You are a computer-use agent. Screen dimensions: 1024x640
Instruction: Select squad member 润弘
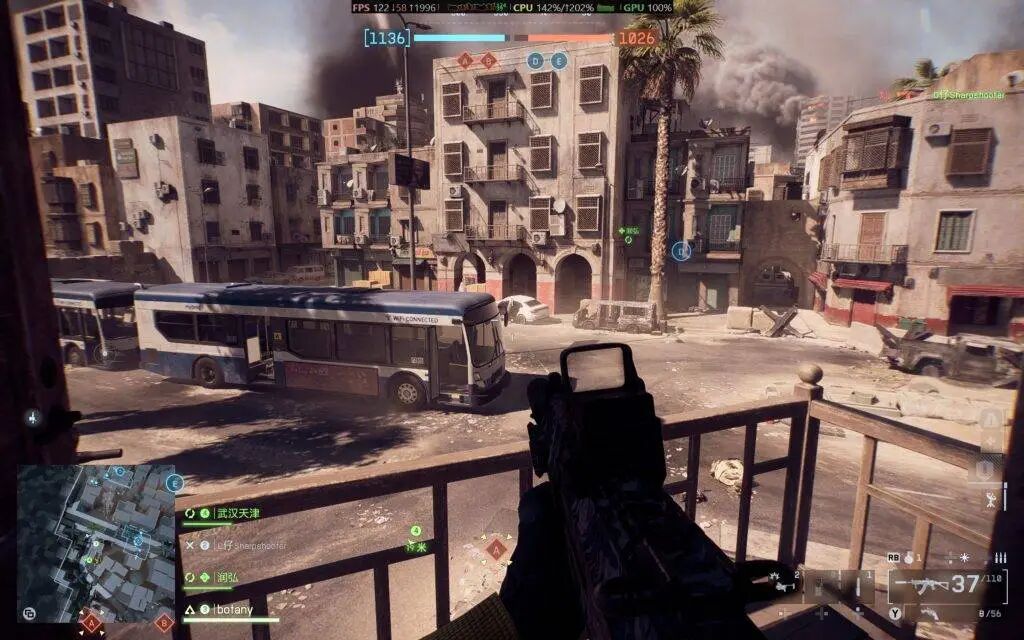click(227, 577)
